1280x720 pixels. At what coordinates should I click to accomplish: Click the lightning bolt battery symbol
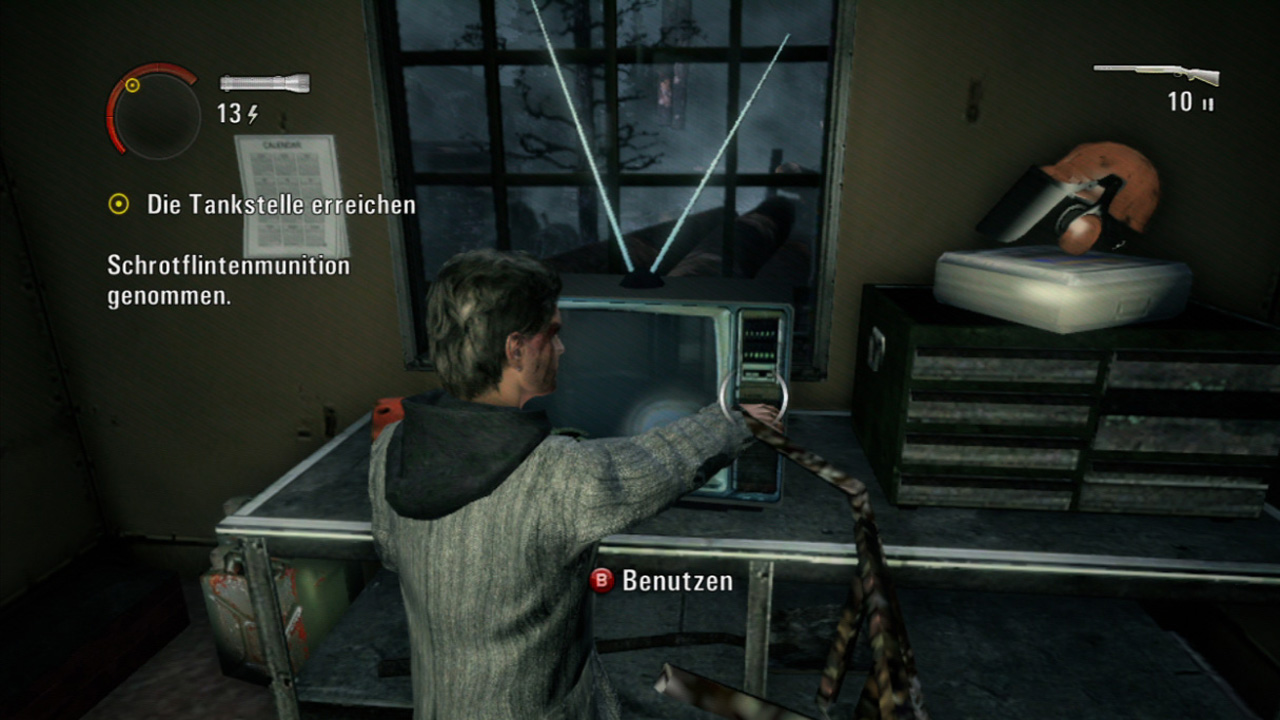coord(252,113)
